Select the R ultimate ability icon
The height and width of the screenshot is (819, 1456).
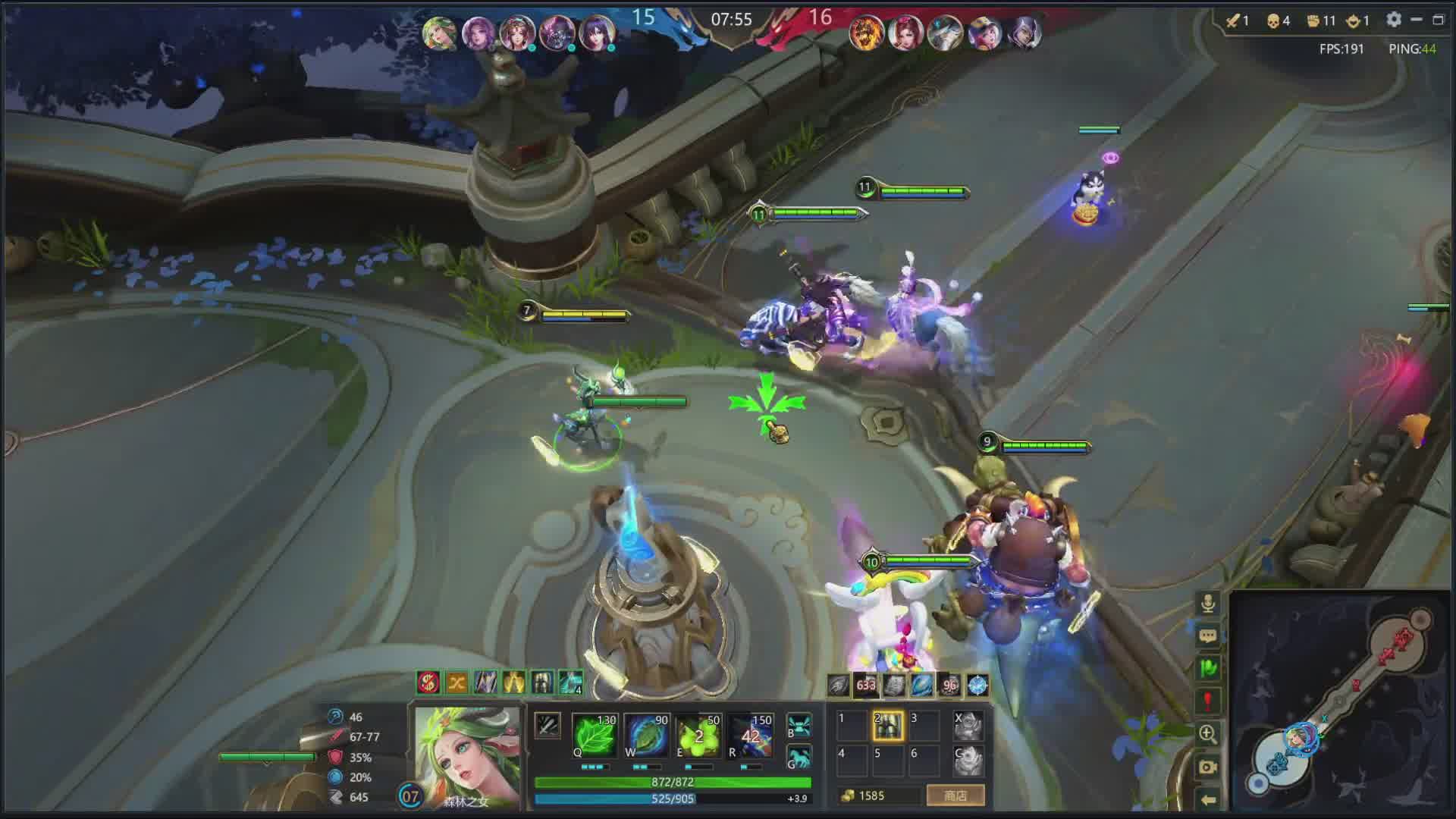tap(750, 736)
